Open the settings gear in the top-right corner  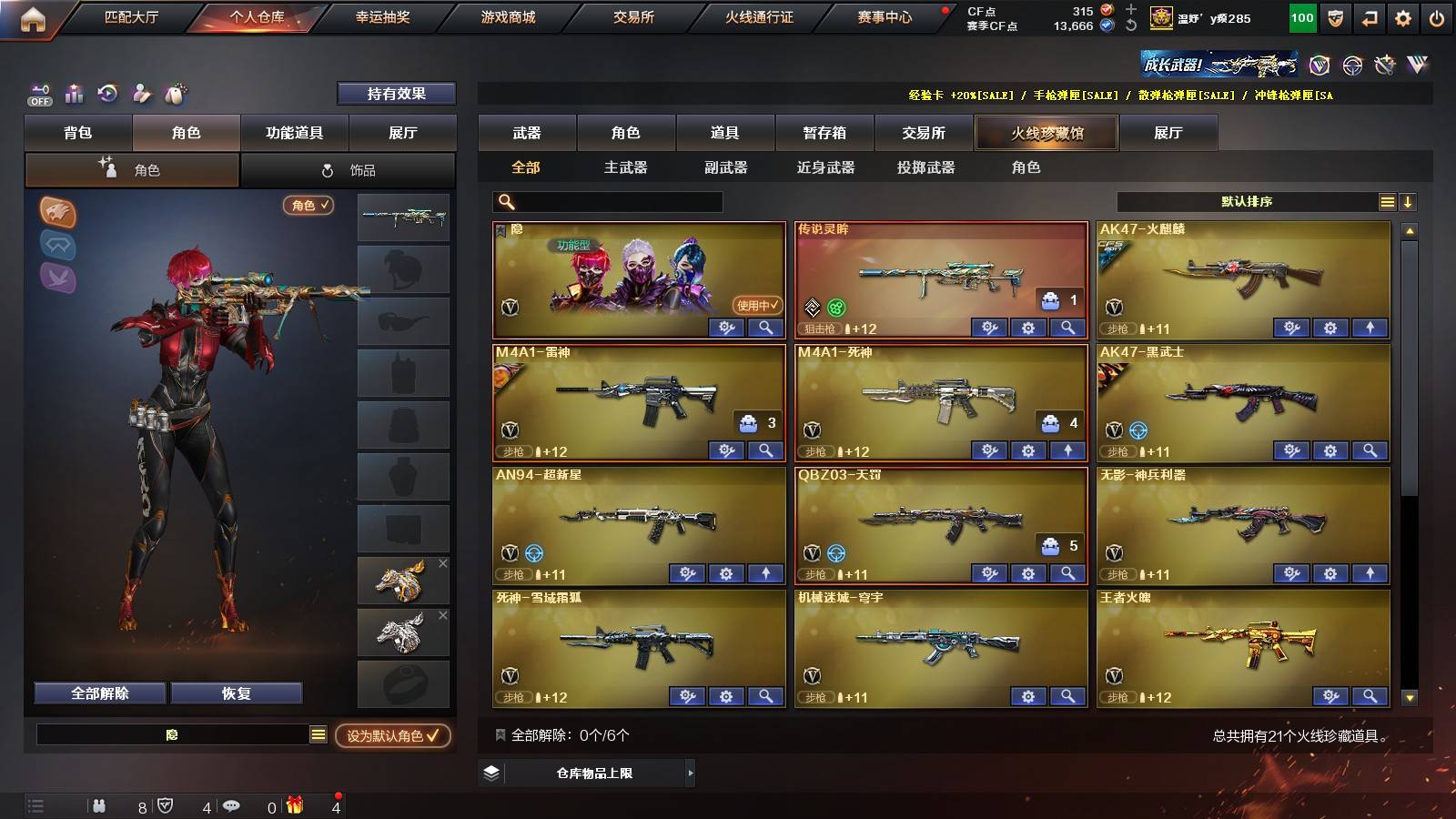click(1402, 16)
